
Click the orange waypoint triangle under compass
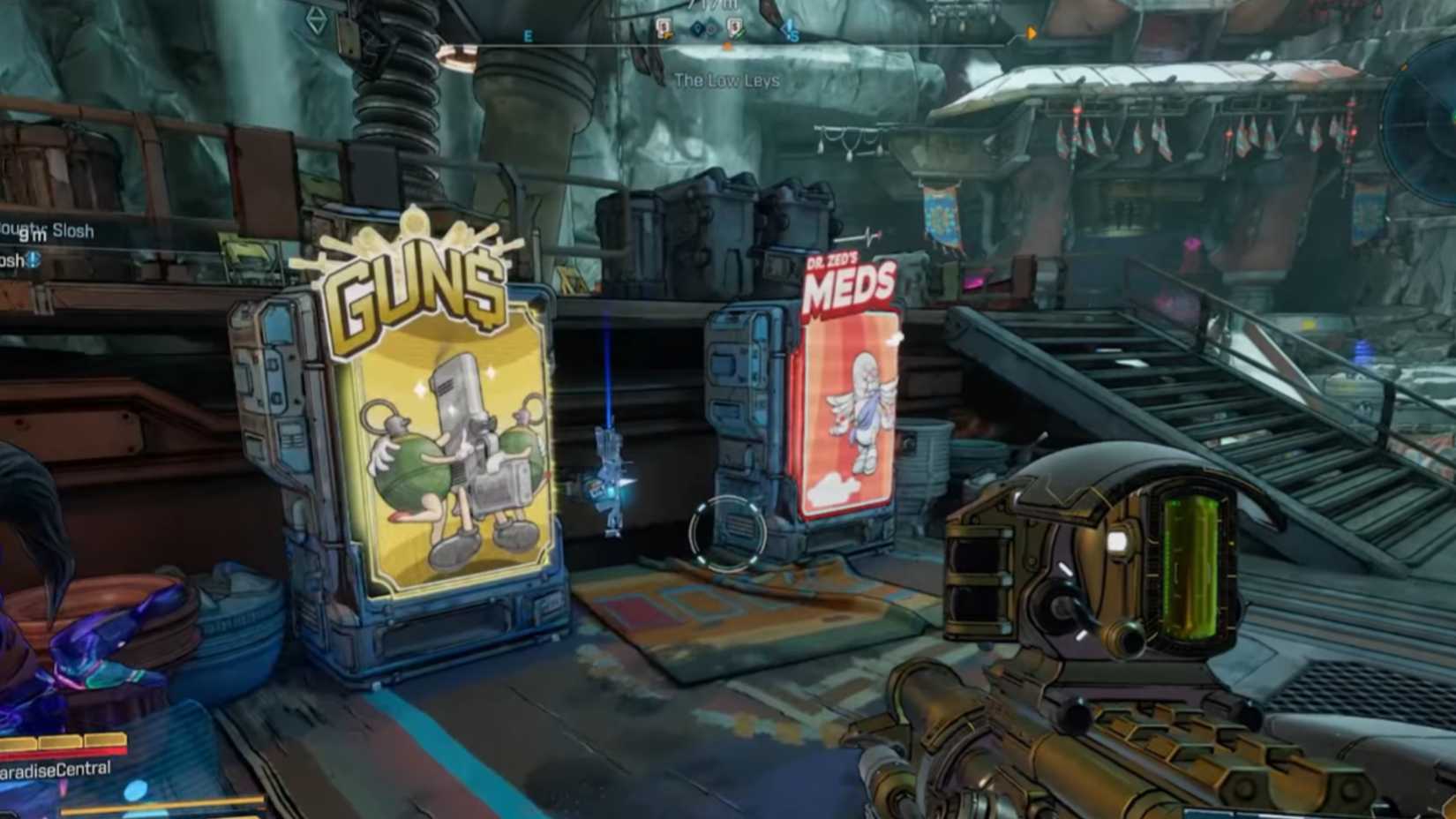[728, 46]
